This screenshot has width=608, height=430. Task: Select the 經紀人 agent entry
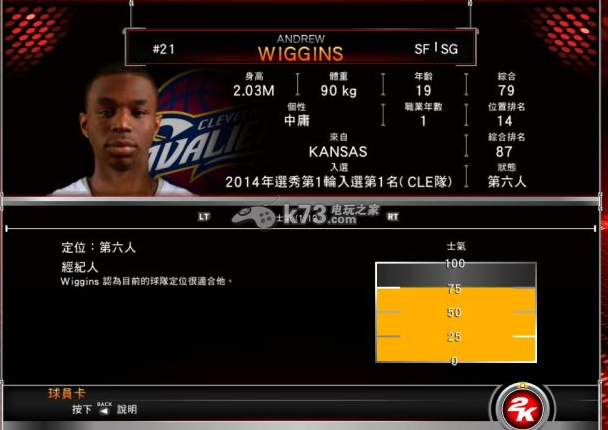click(80, 268)
